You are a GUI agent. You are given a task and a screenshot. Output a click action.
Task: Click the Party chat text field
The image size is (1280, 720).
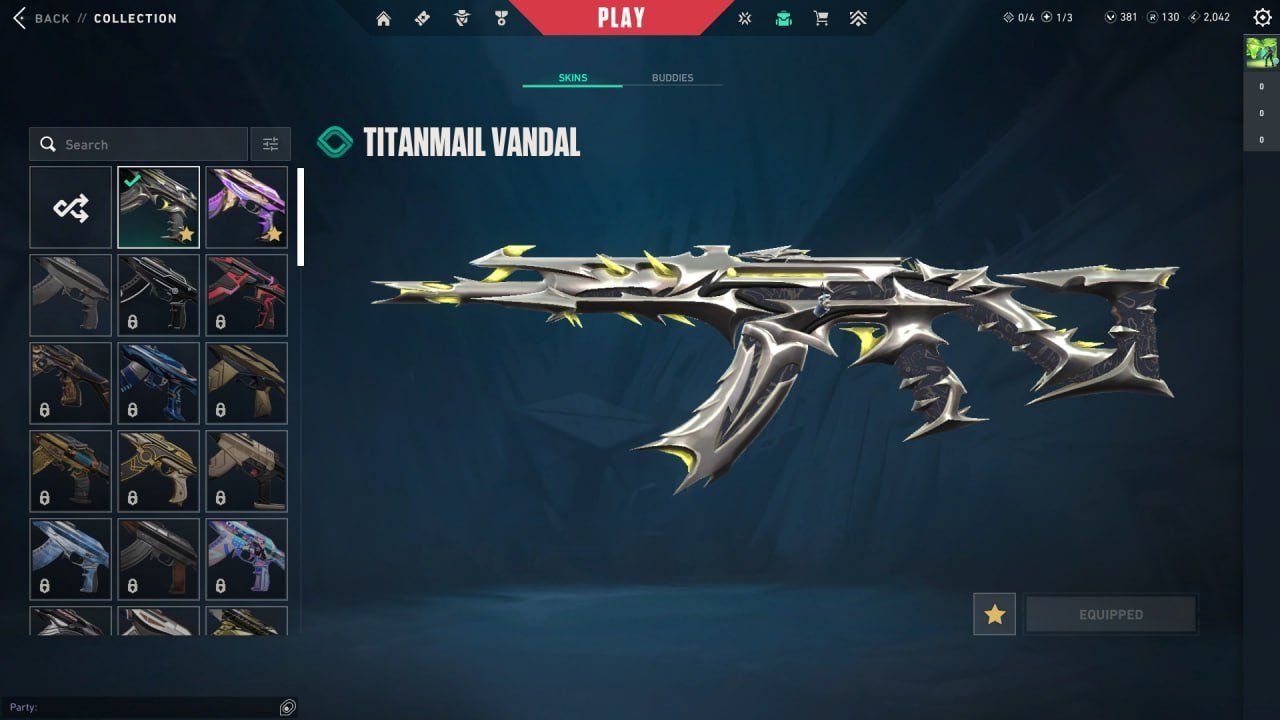pos(150,707)
